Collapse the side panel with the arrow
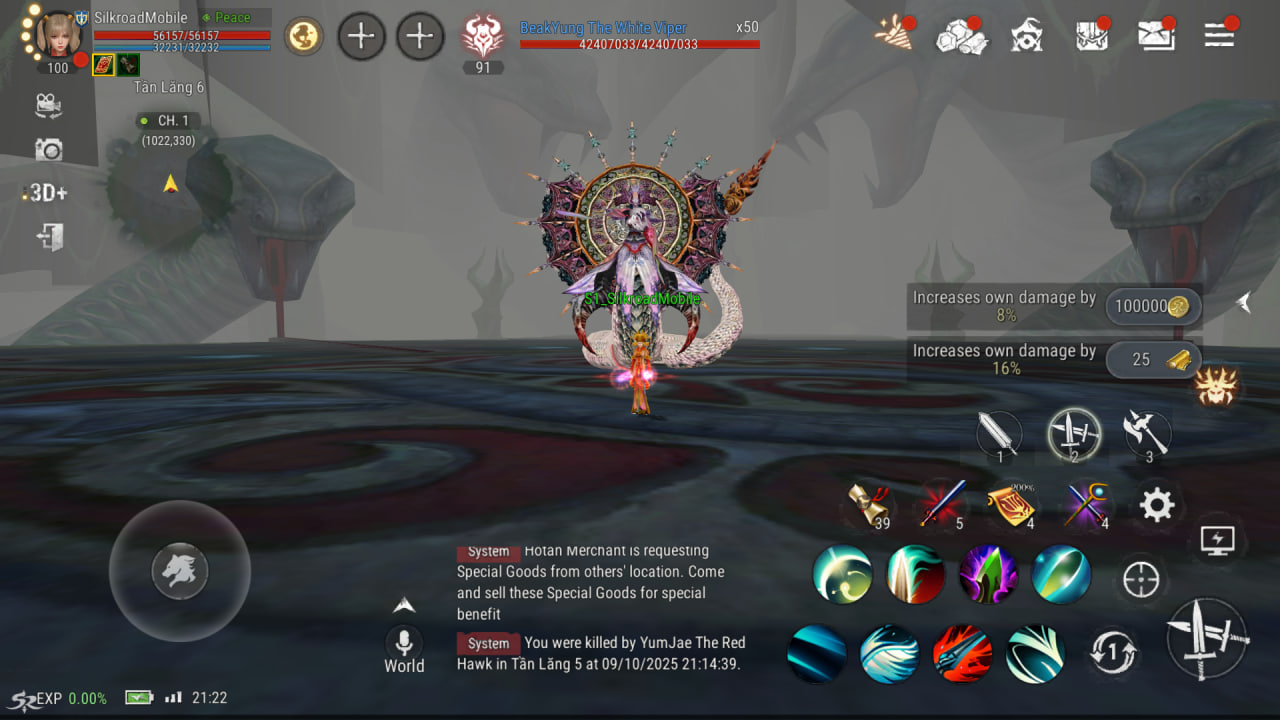Image resolution: width=1280 pixels, height=720 pixels. (x=1243, y=302)
